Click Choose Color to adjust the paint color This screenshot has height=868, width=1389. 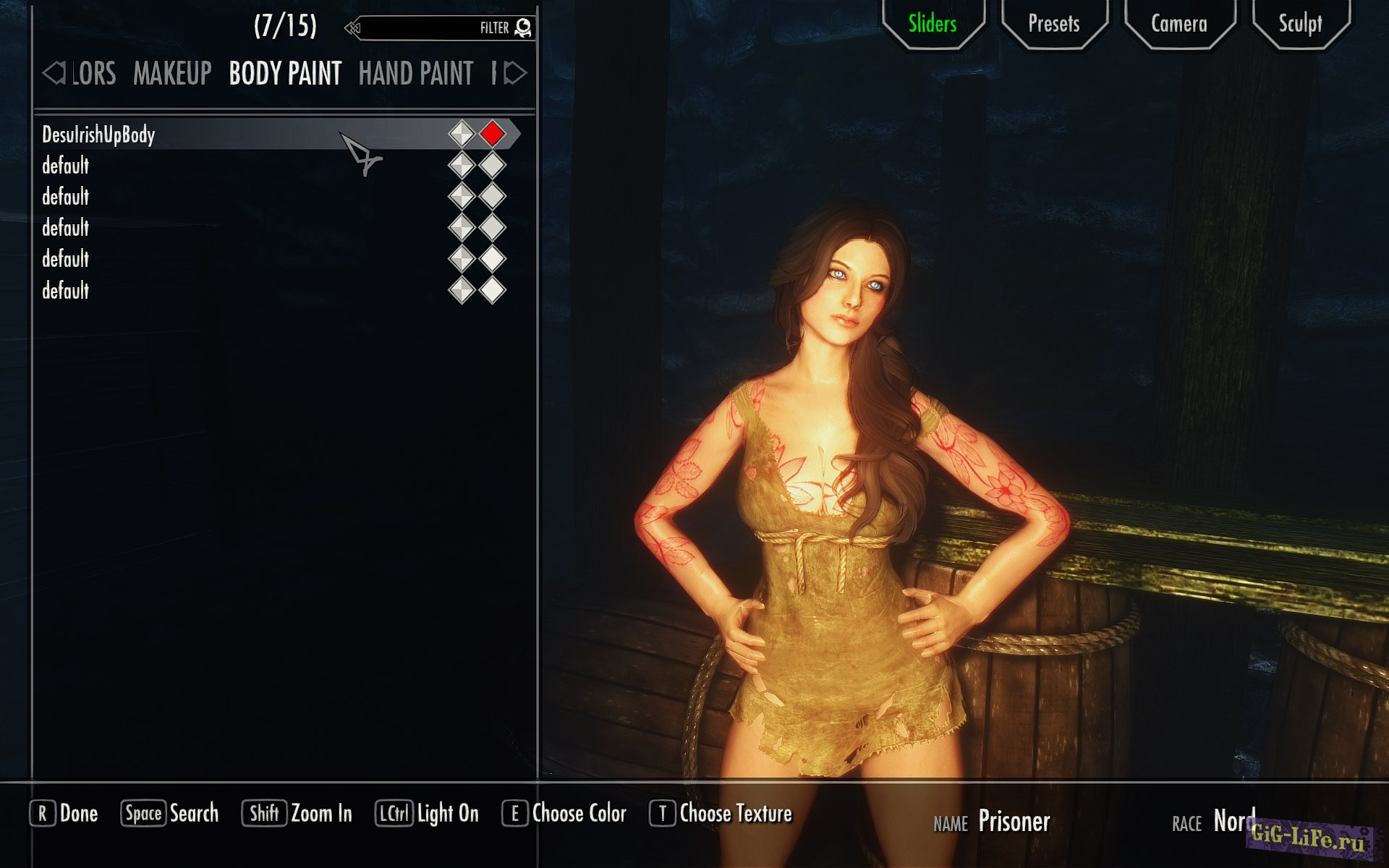(566, 814)
